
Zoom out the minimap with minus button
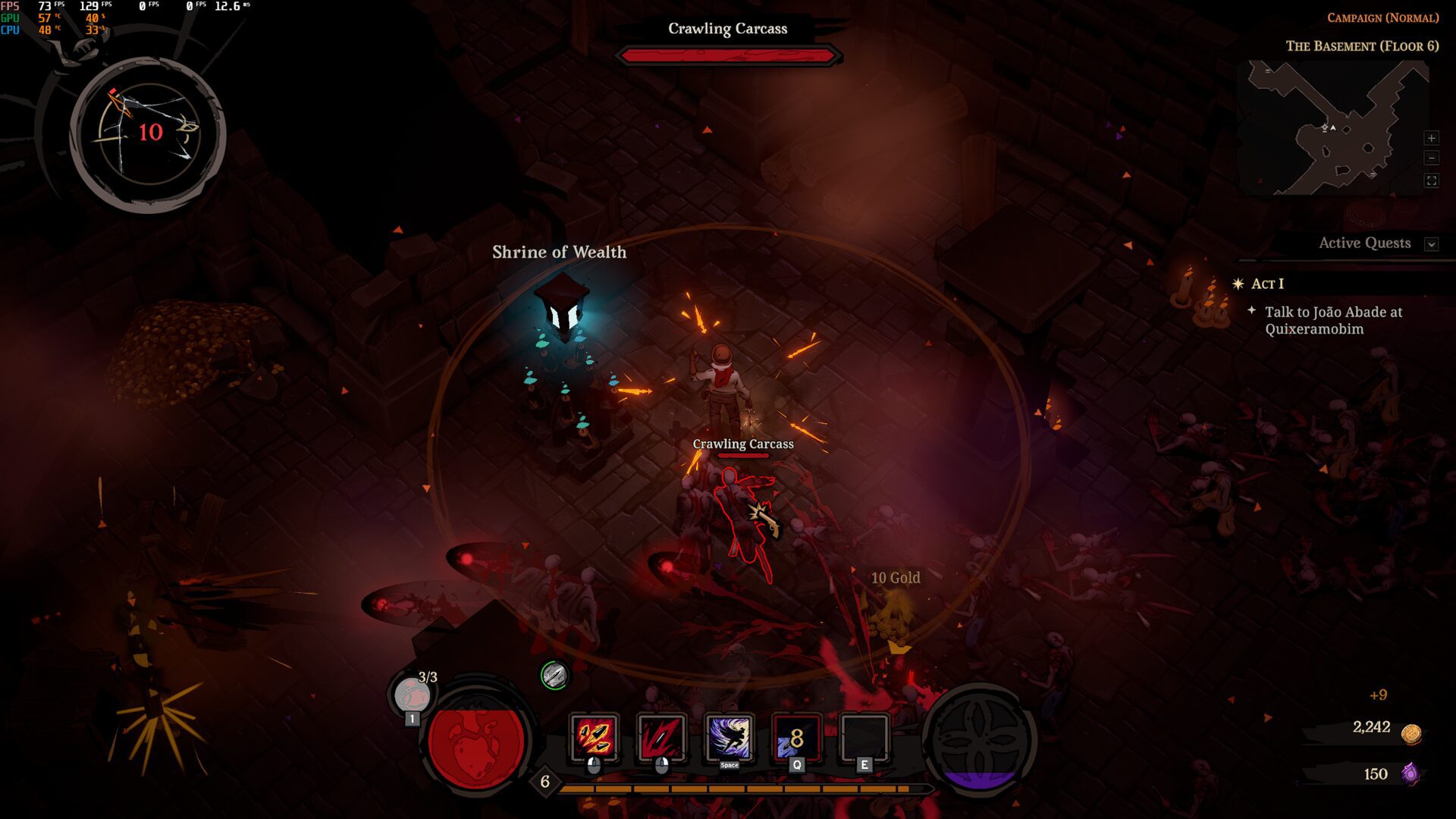1431,158
